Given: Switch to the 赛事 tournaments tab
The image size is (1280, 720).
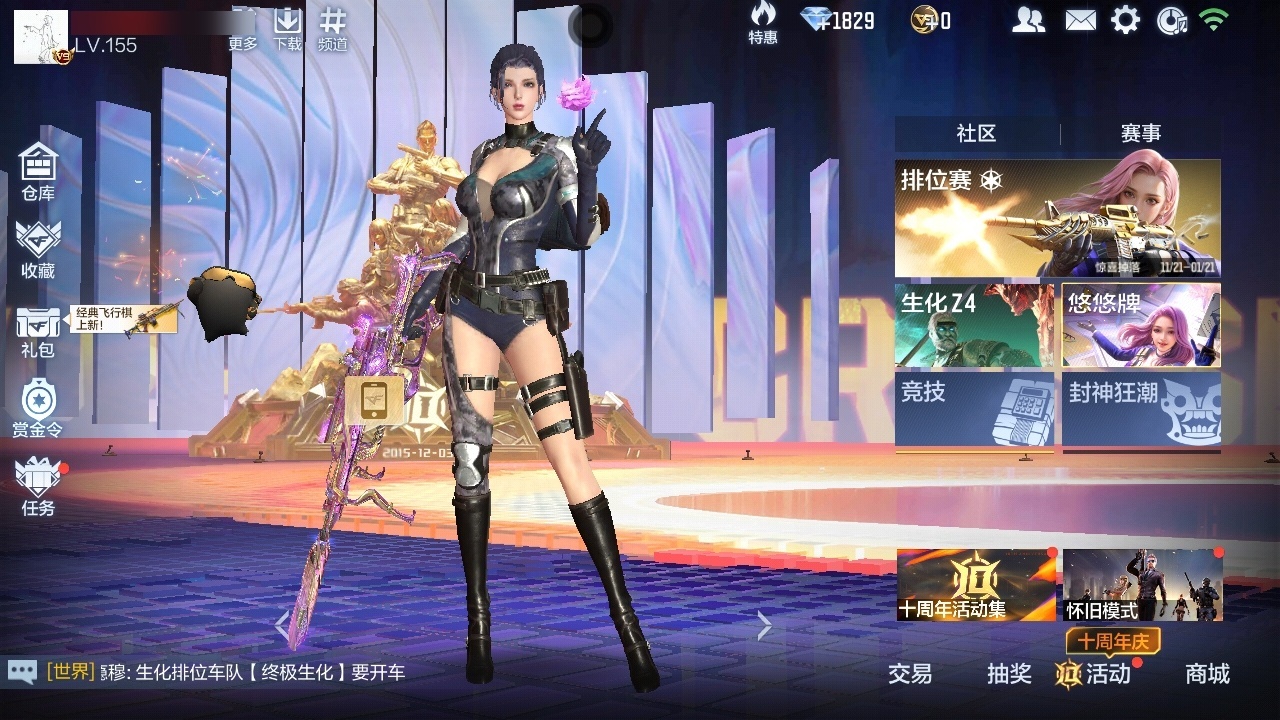Looking at the screenshot, I should (1141, 134).
